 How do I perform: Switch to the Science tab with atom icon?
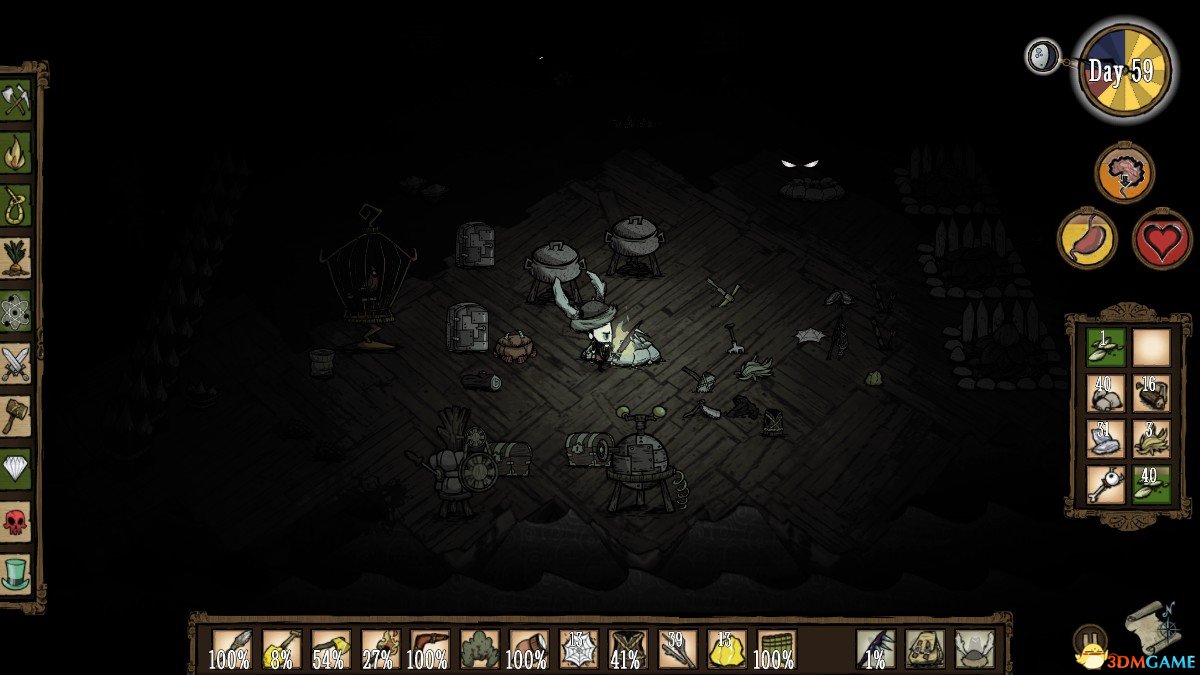(16, 310)
